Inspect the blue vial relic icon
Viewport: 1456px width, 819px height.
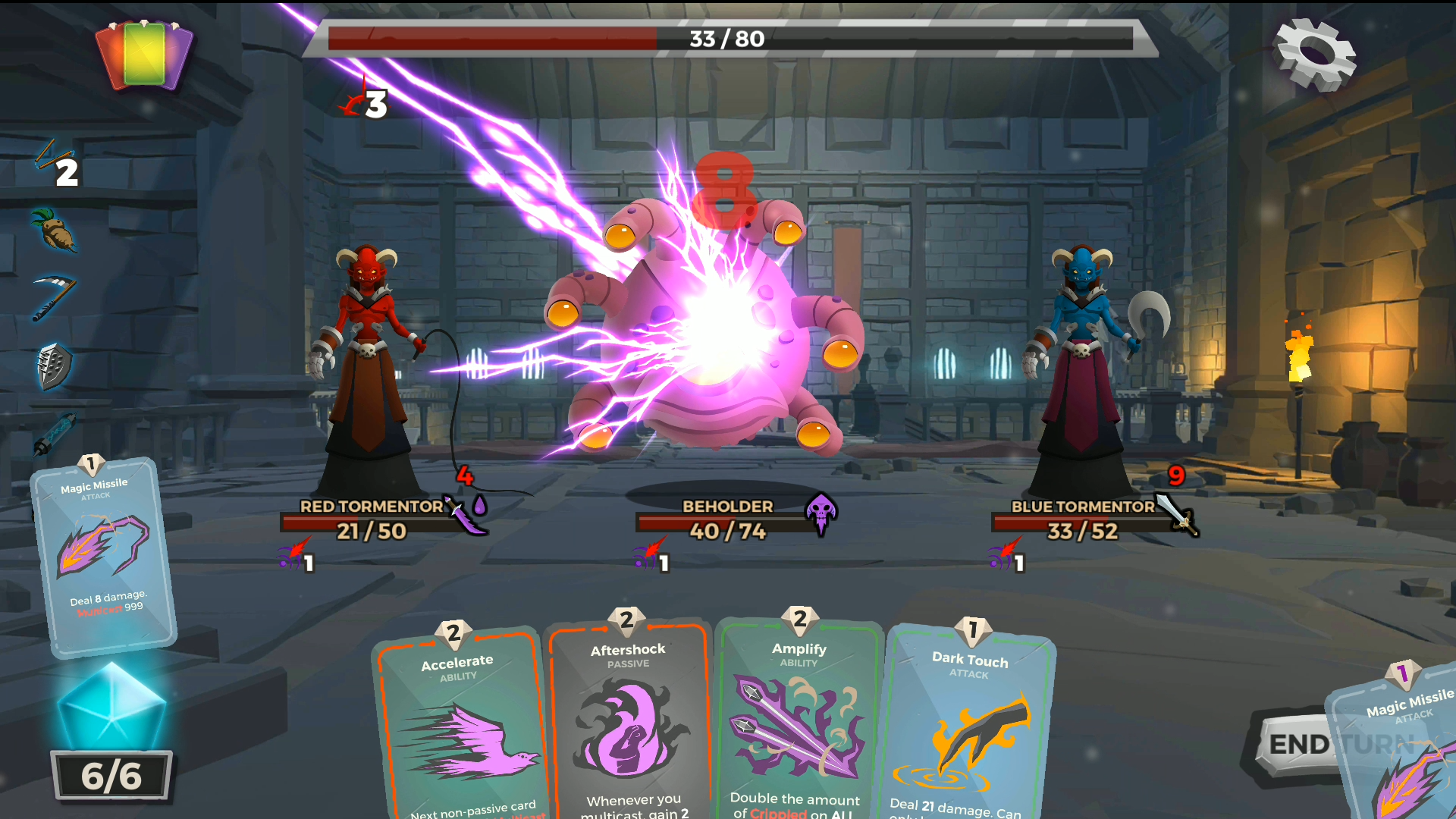click(55, 434)
